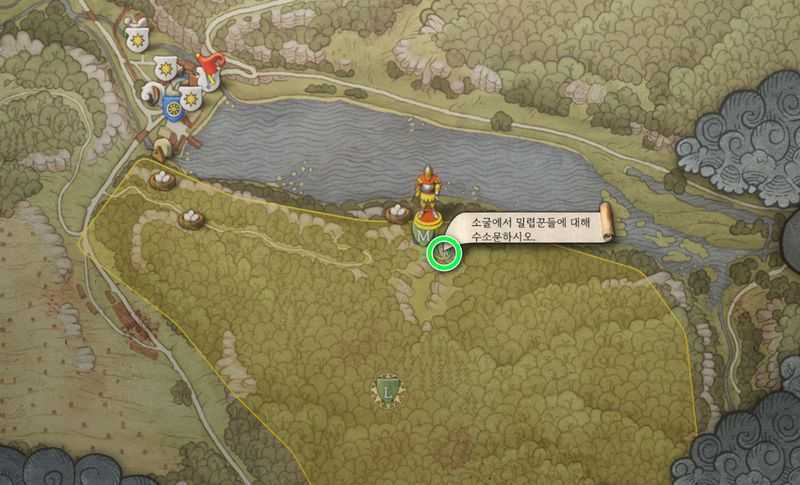Select the armored knight player marker
The image size is (800, 485).
pyautogui.click(x=428, y=190)
